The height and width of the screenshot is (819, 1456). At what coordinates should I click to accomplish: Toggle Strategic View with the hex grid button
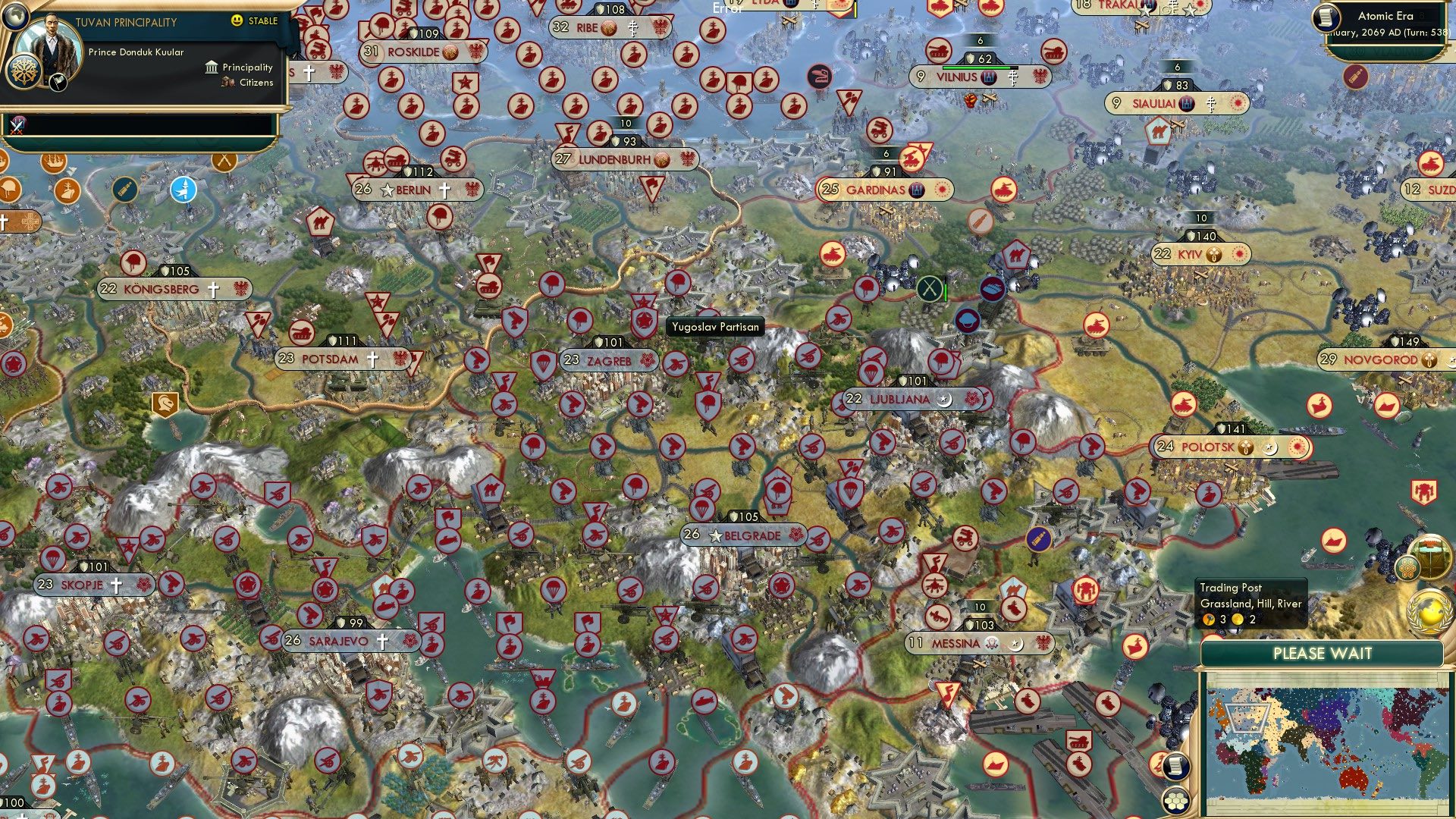click(1175, 802)
